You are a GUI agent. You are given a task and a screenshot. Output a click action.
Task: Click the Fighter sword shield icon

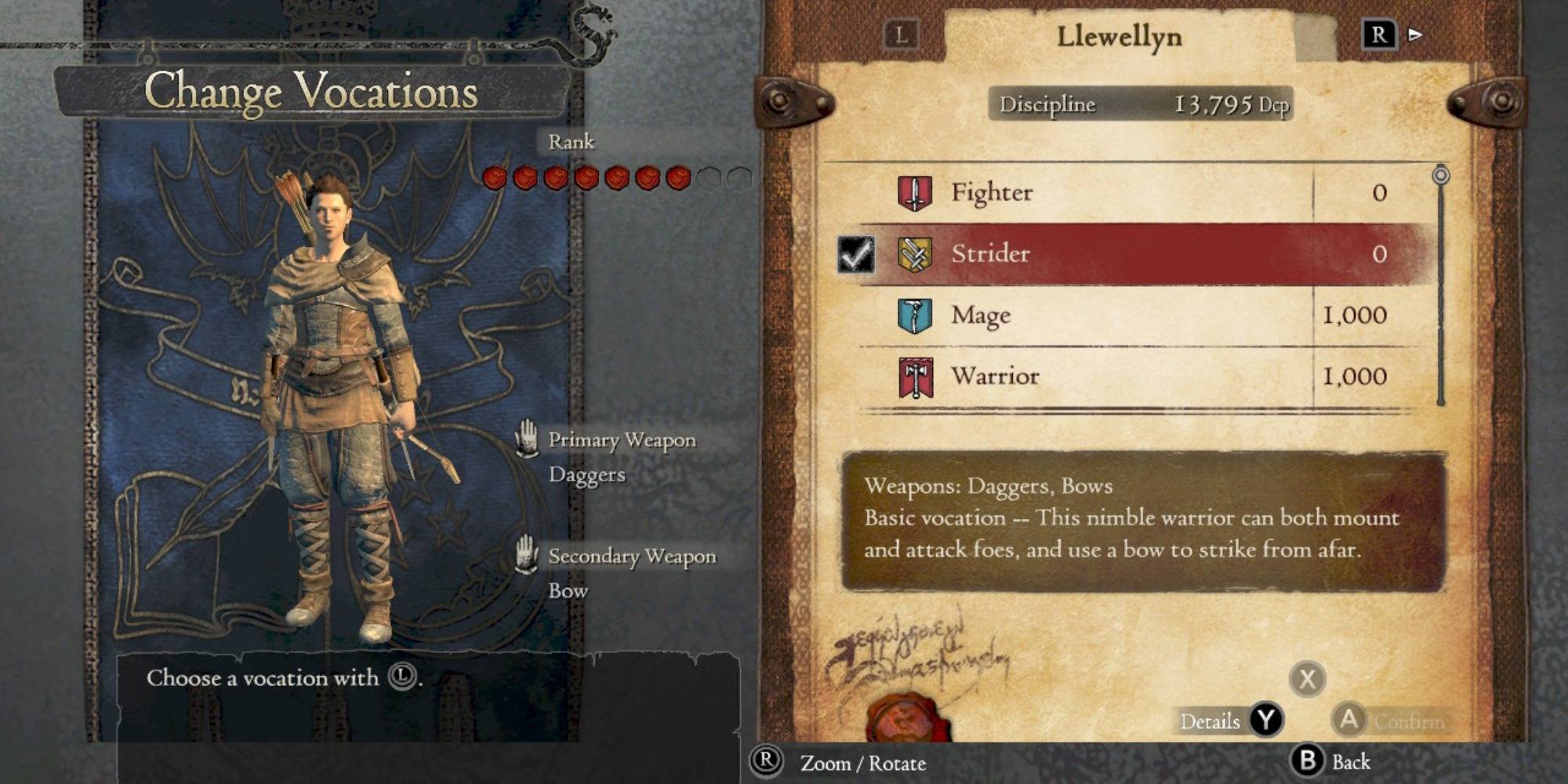(914, 193)
